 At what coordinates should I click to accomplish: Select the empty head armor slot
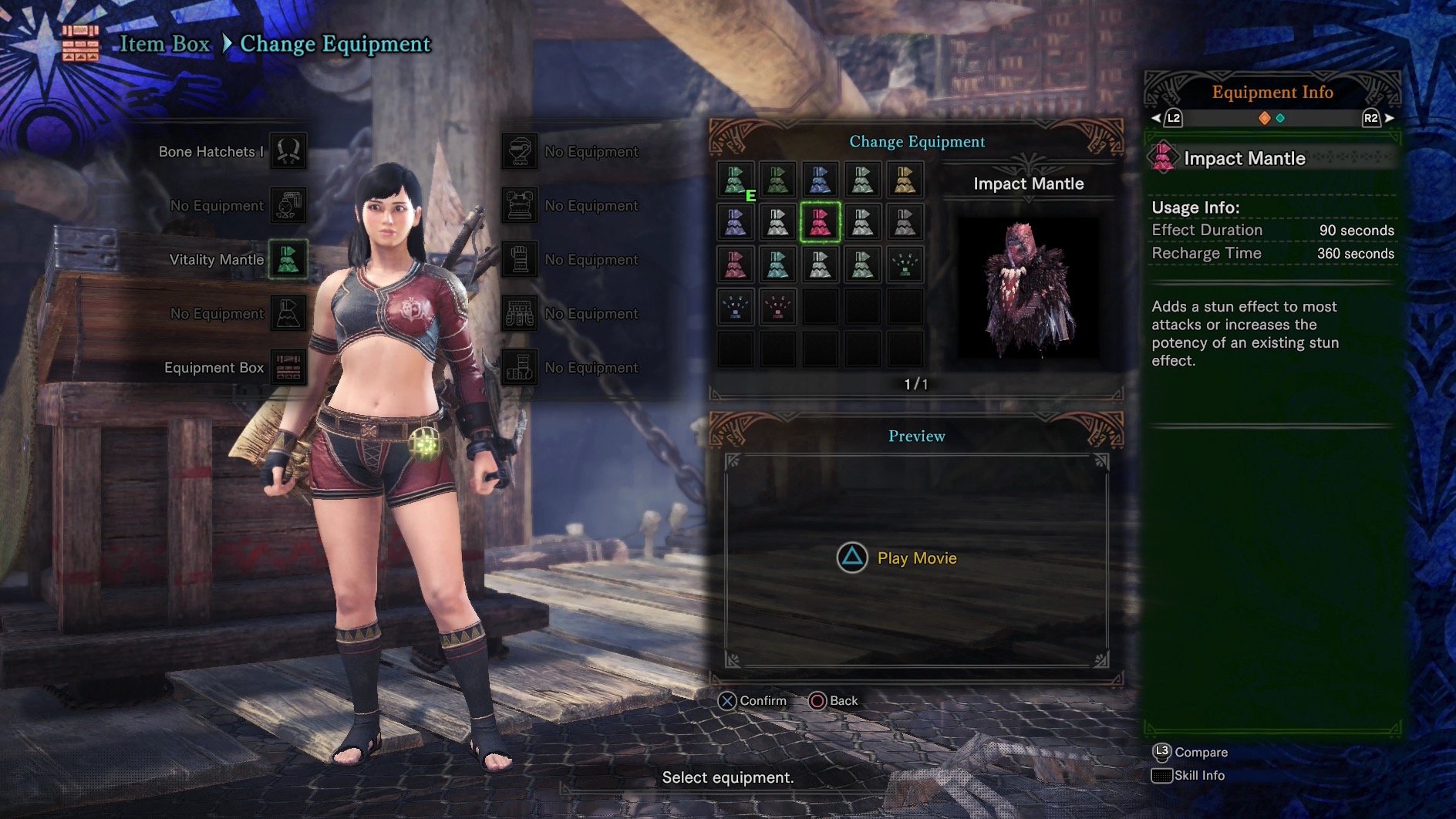(x=520, y=151)
